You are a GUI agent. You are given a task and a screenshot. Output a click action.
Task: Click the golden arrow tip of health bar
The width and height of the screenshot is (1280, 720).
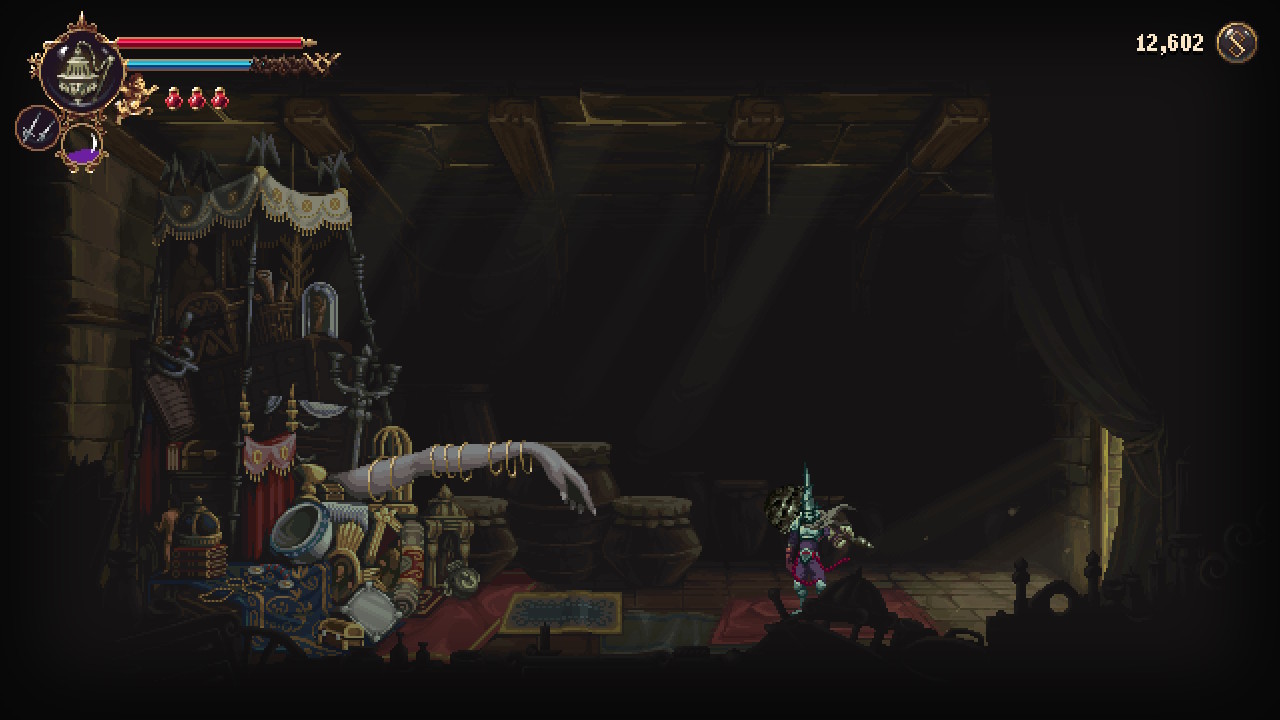pyautogui.click(x=310, y=42)
